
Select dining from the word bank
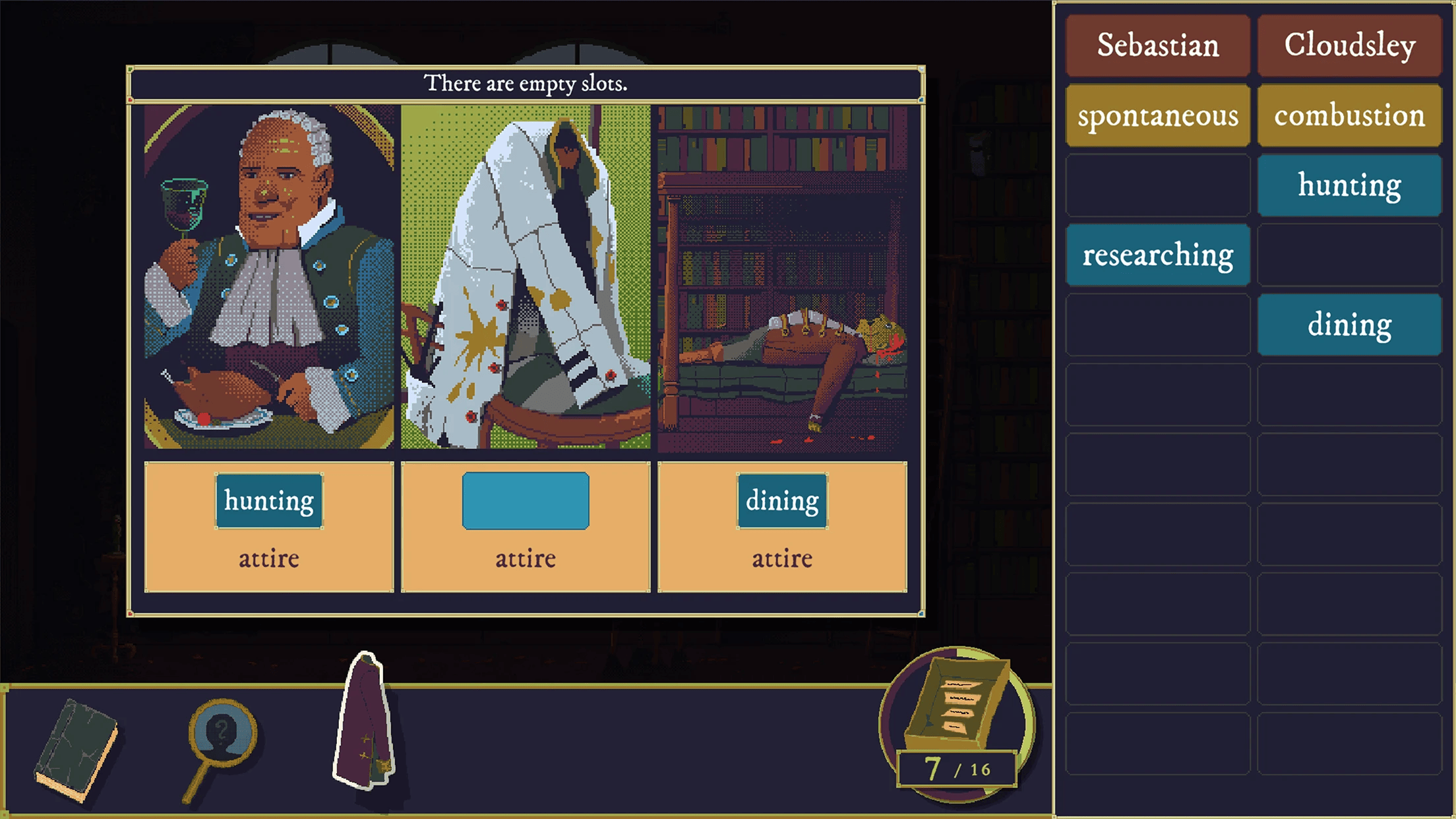point(1349,325)
